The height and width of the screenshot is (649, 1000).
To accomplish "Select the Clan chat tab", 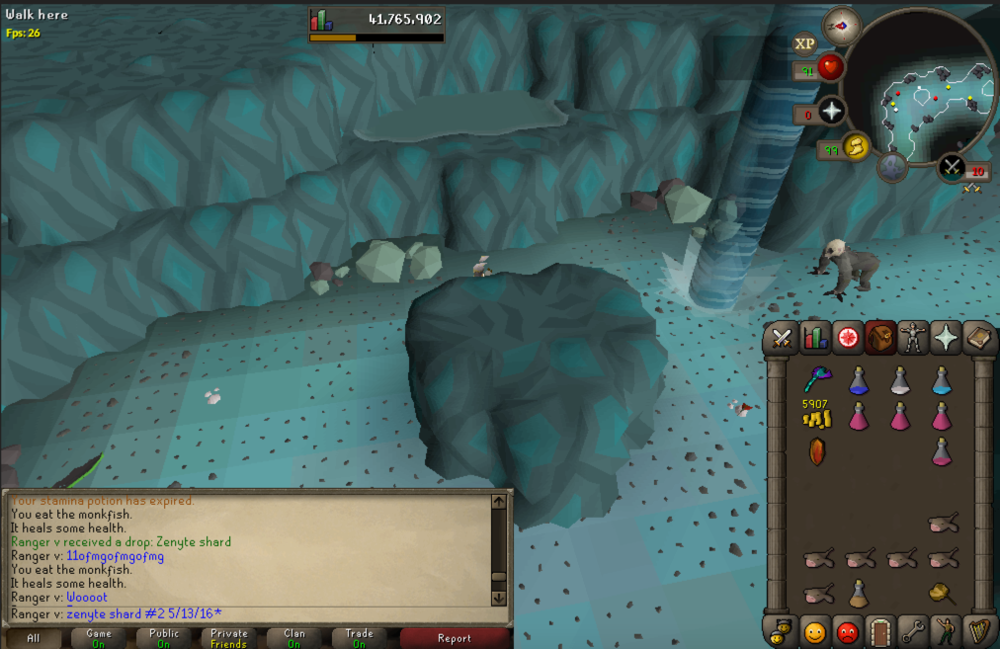I will click(294, 638).
